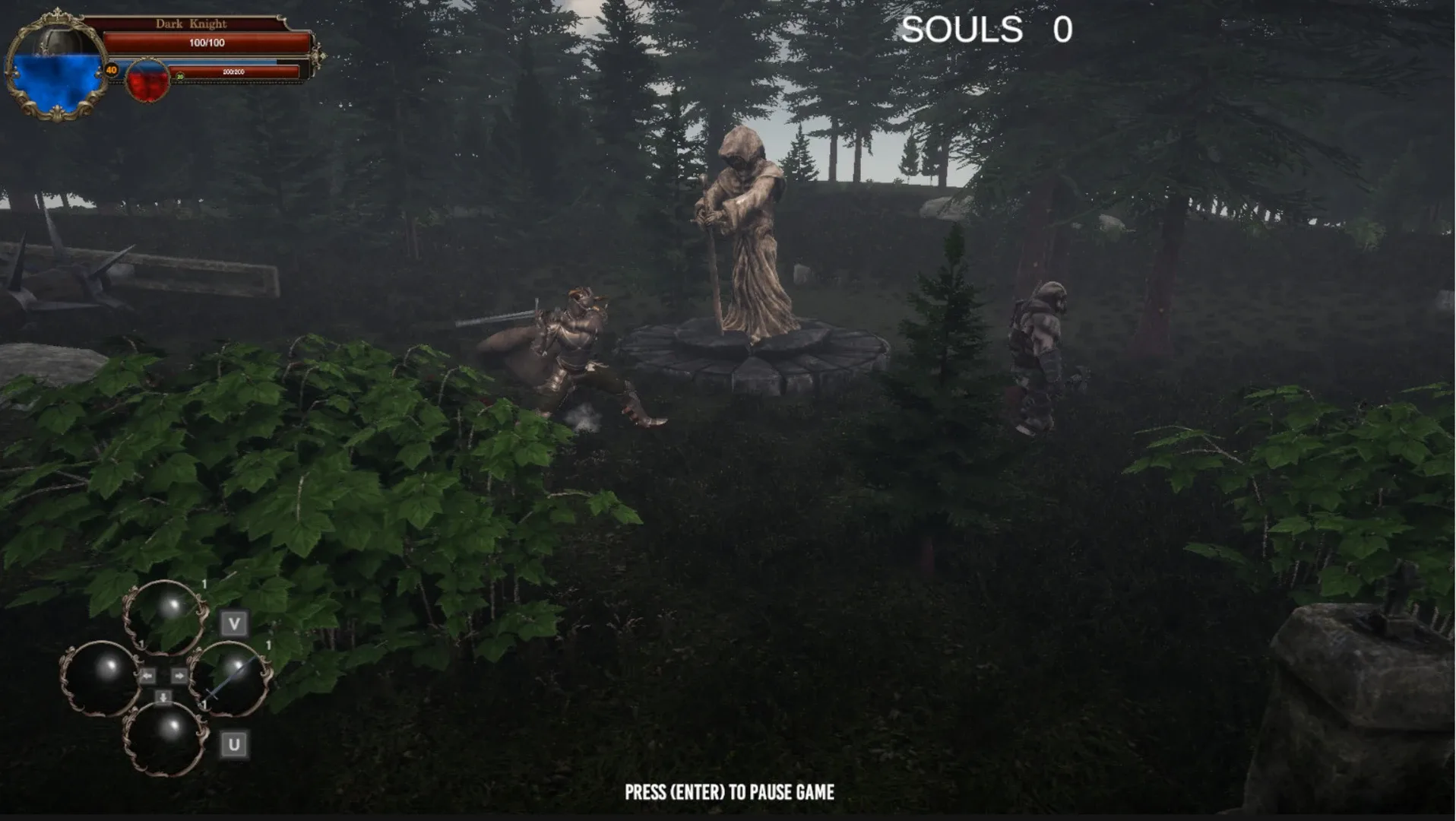Viewport: 1456px width, 821px height.
Task: Click the PRESS (ENTER) TO PAUSE GAME text
Action: click(x=728, y=791)
